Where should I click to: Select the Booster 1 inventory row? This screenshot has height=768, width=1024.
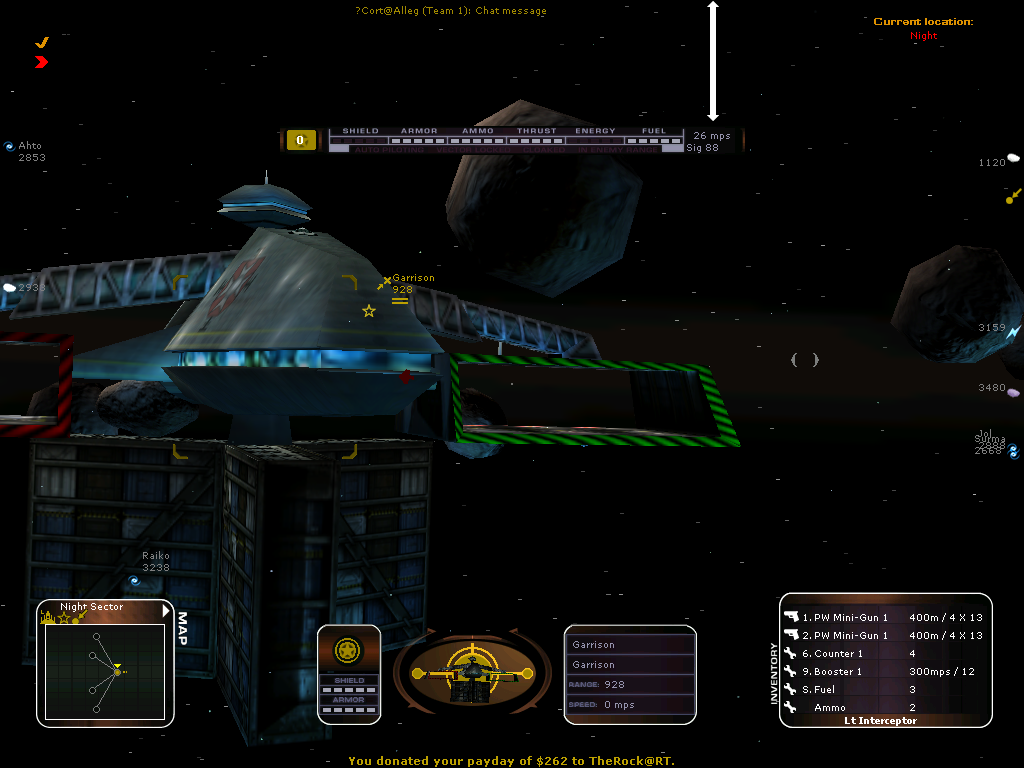tap(882, 671)
